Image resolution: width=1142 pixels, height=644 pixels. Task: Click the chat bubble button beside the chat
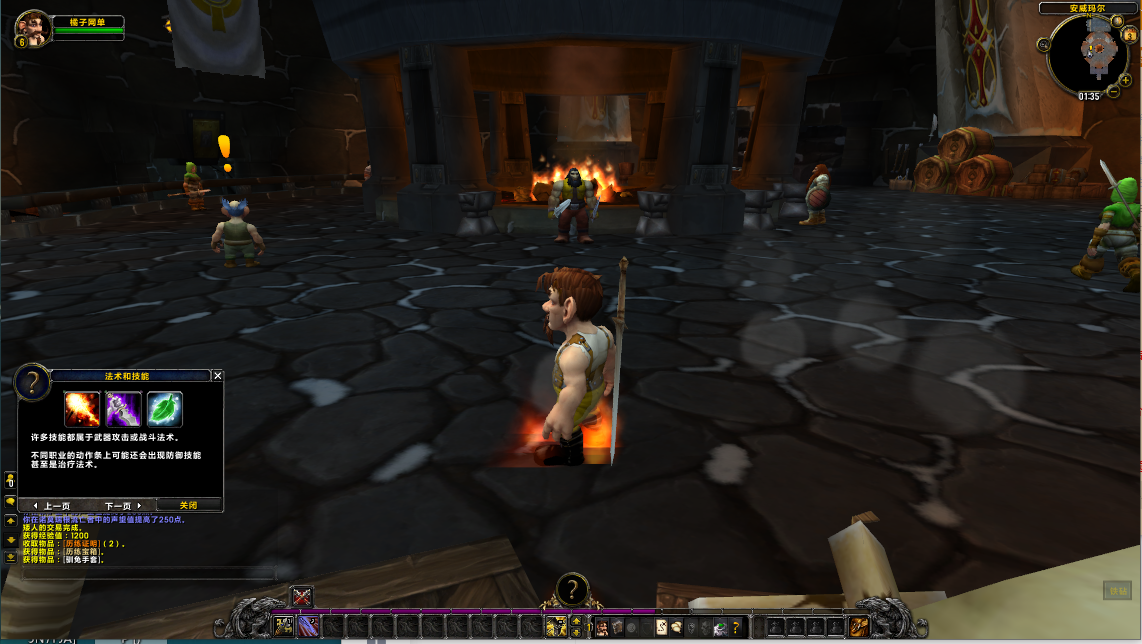coord(10,502)
